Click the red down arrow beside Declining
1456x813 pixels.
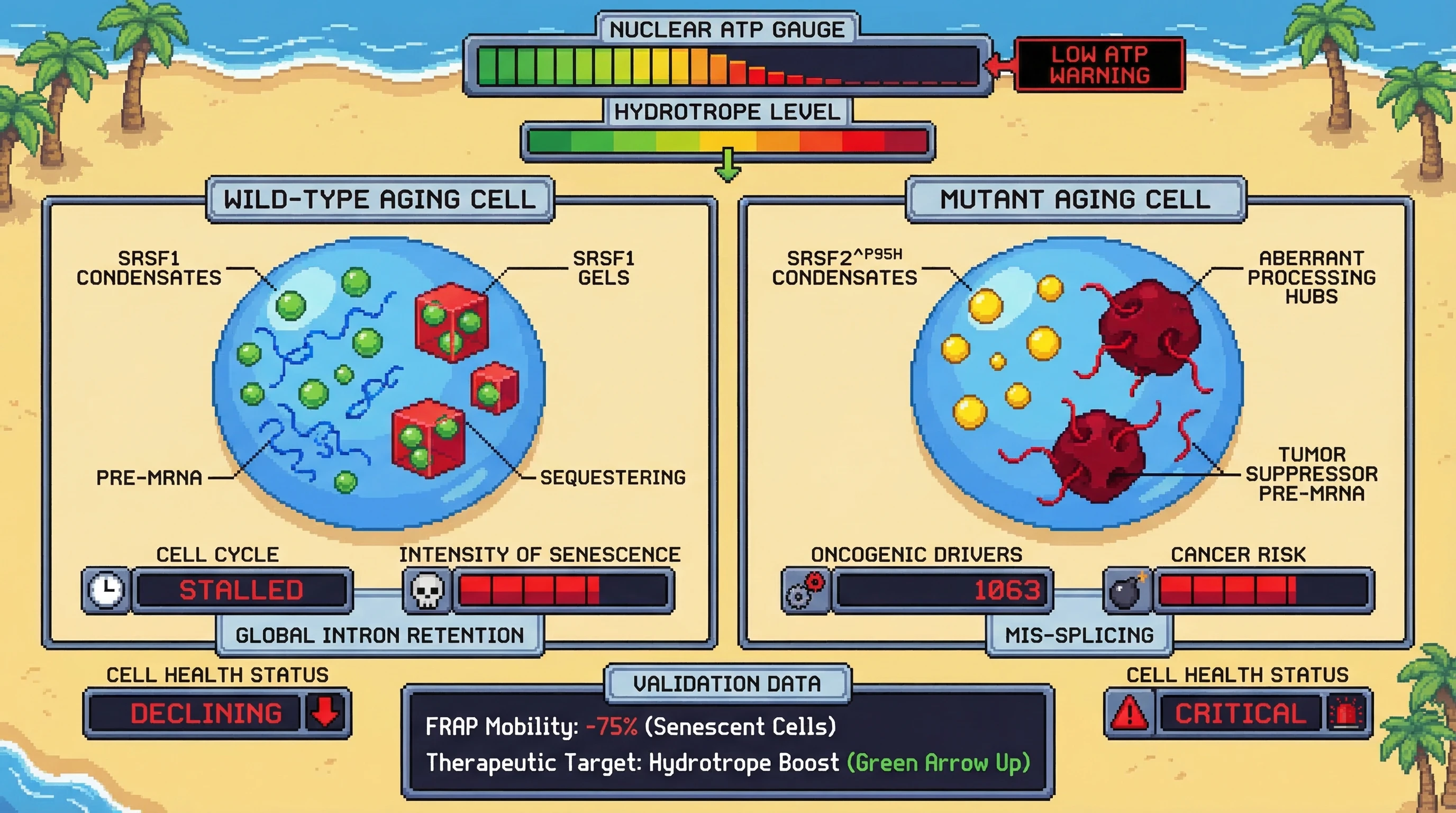pos(326,712)
